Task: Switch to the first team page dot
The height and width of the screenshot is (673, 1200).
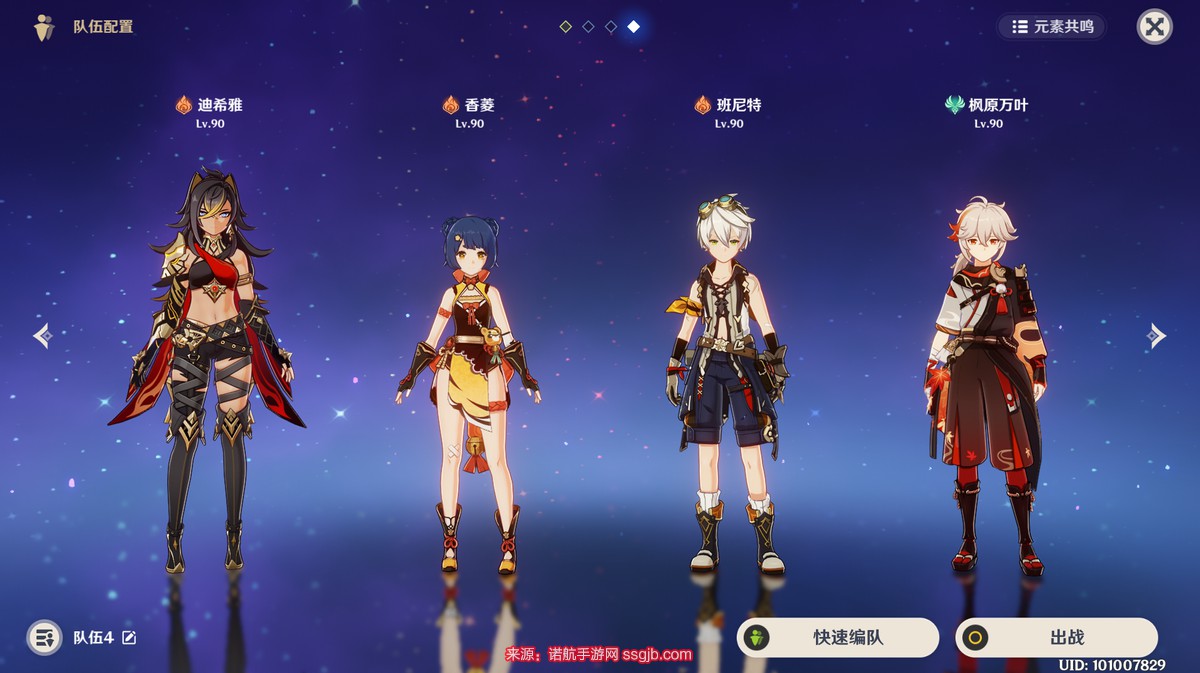Action: coord(566,27)
